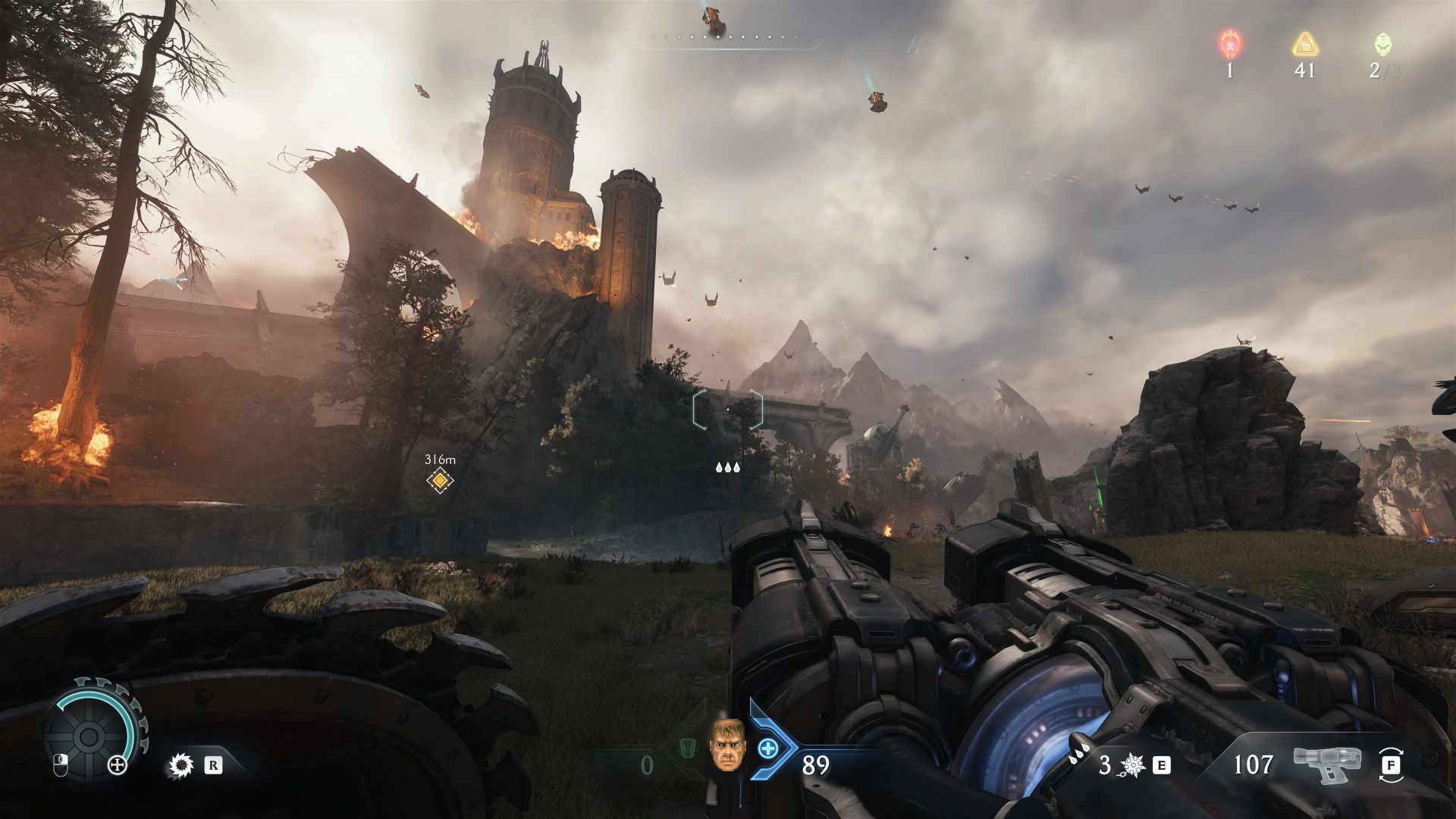Click the orange objective marker showing 316m
The image size is (1456, 819).
click(x=439, y=480)
